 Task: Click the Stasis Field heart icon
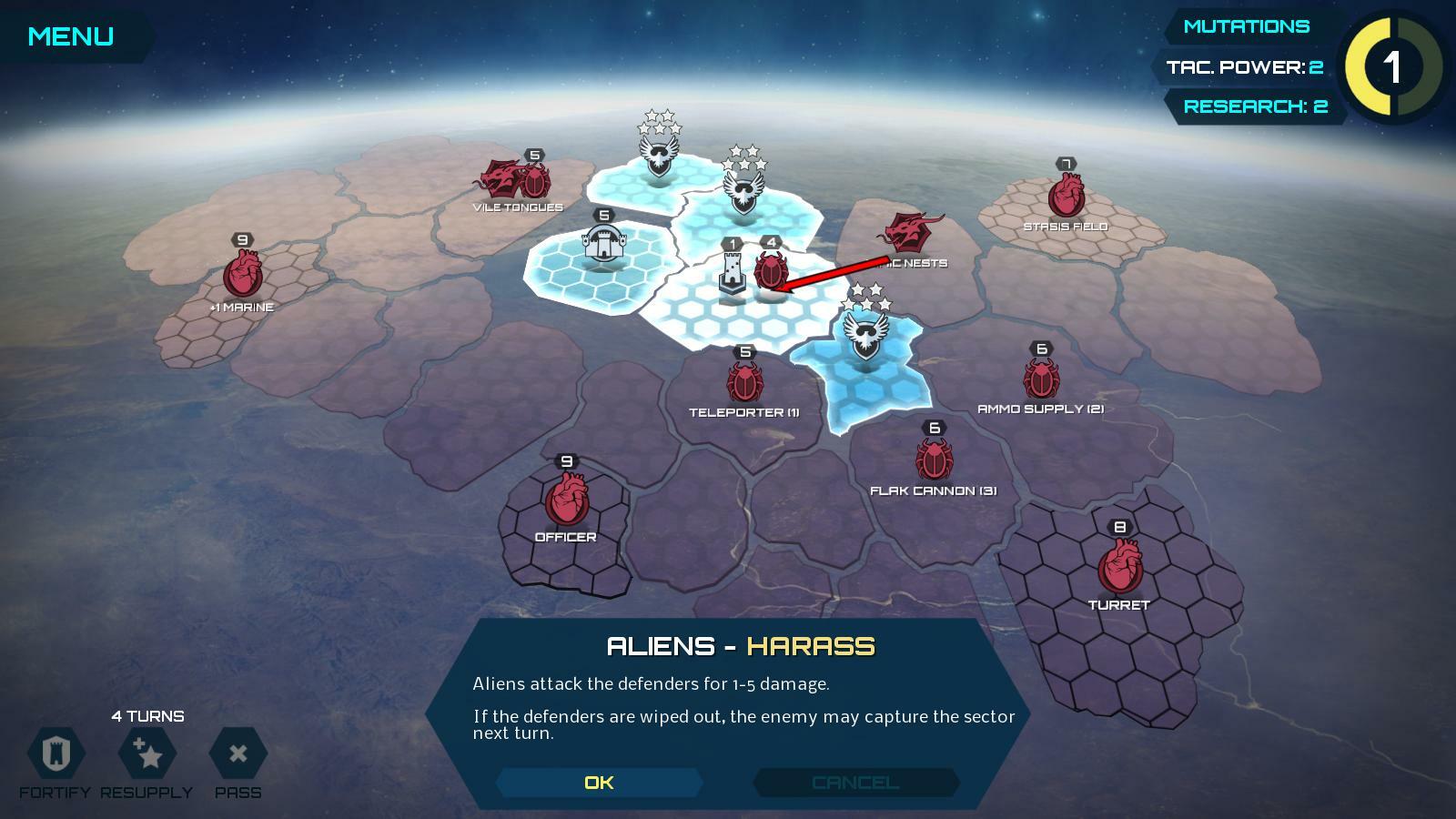(1065, 194)
